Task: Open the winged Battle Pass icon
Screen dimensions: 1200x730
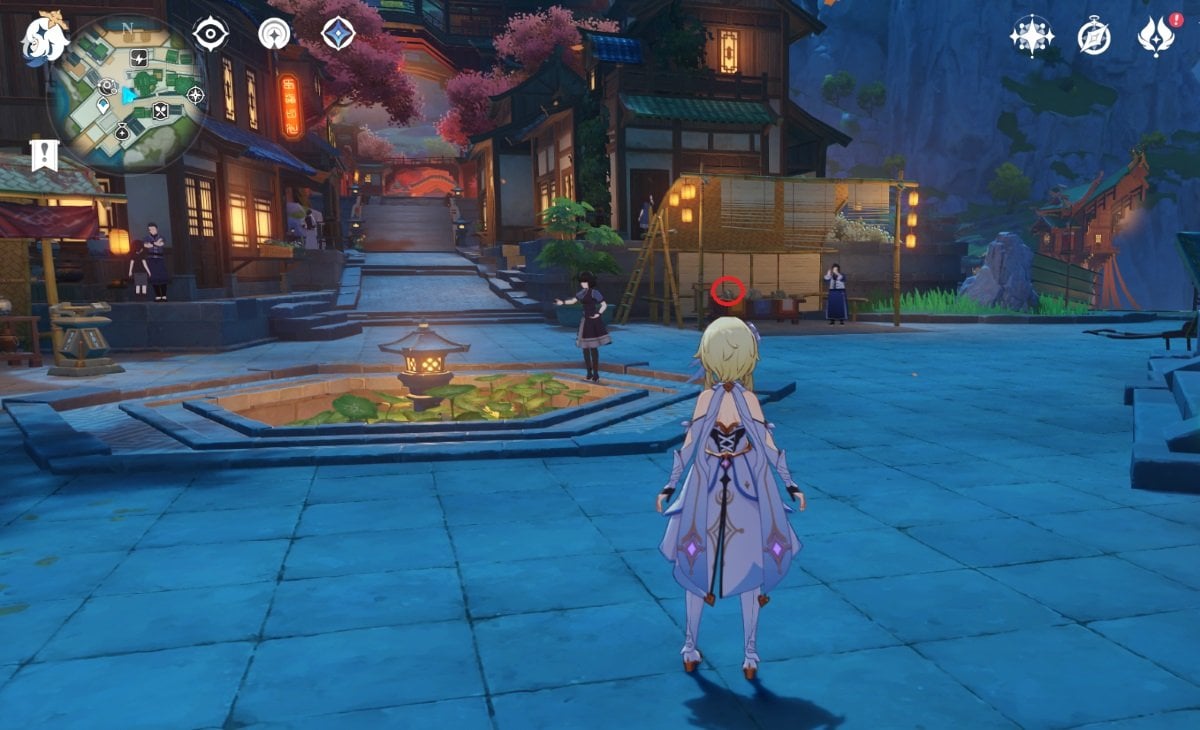Action: [1156, 36]
